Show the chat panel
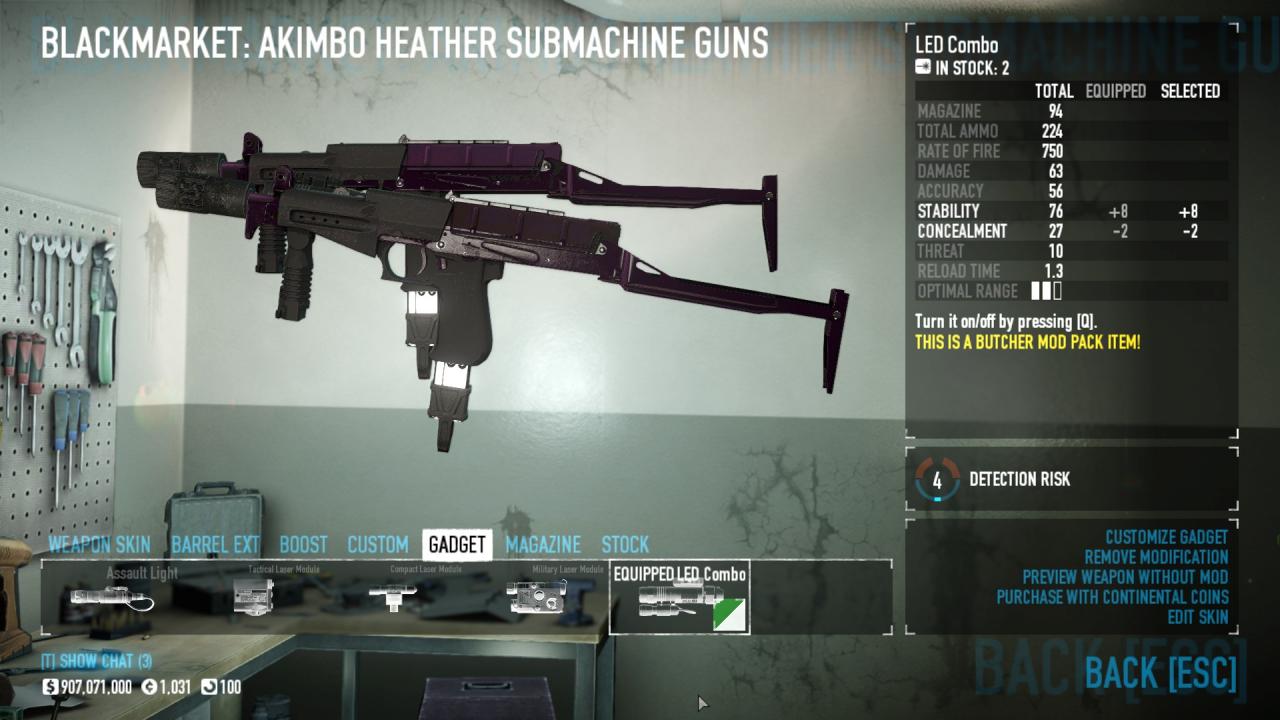The image size is (1280, 720). pyautogui.click(x=96, y=661)
